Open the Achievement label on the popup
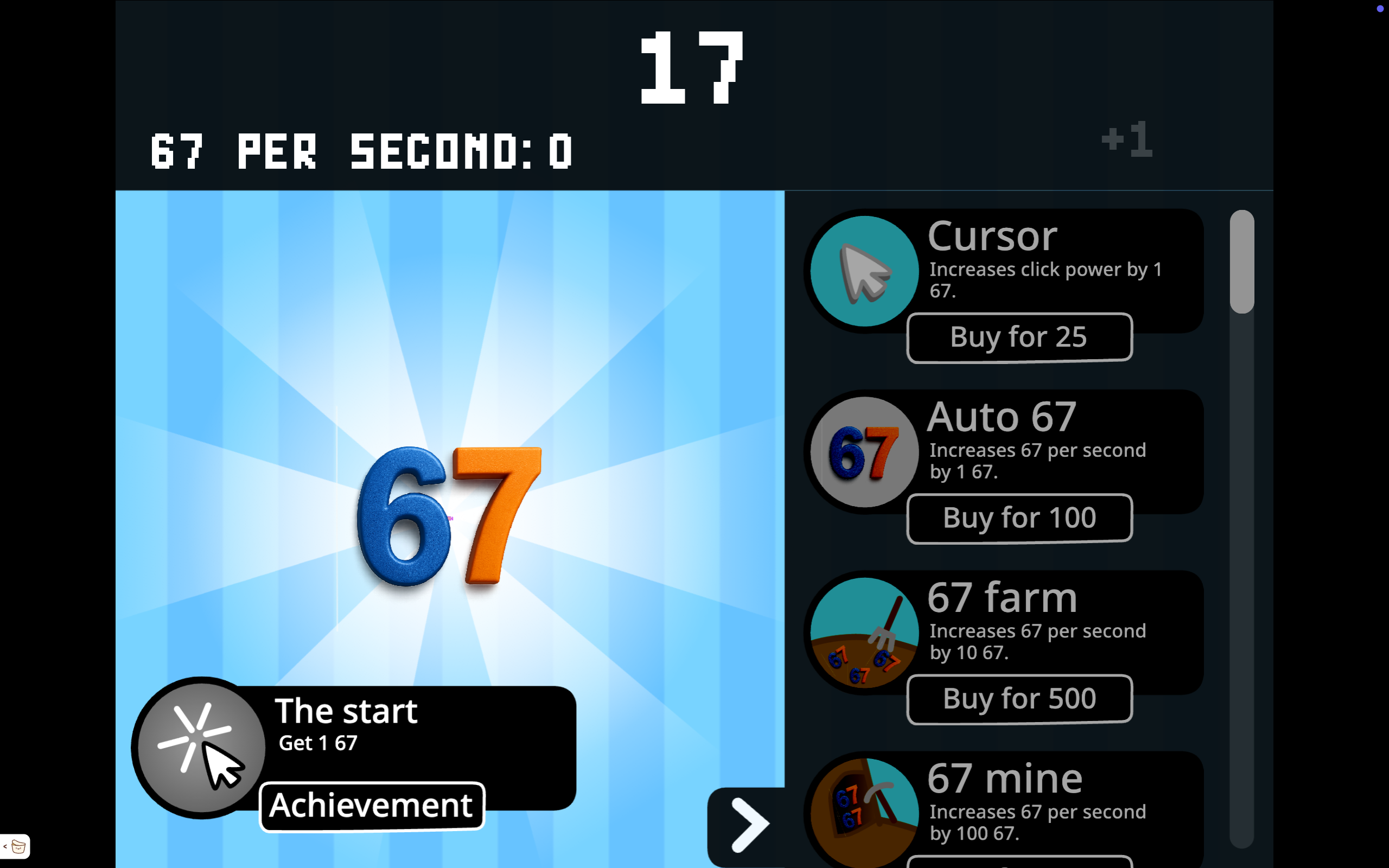The image size is (1389, 868). [x=372, y=806]
